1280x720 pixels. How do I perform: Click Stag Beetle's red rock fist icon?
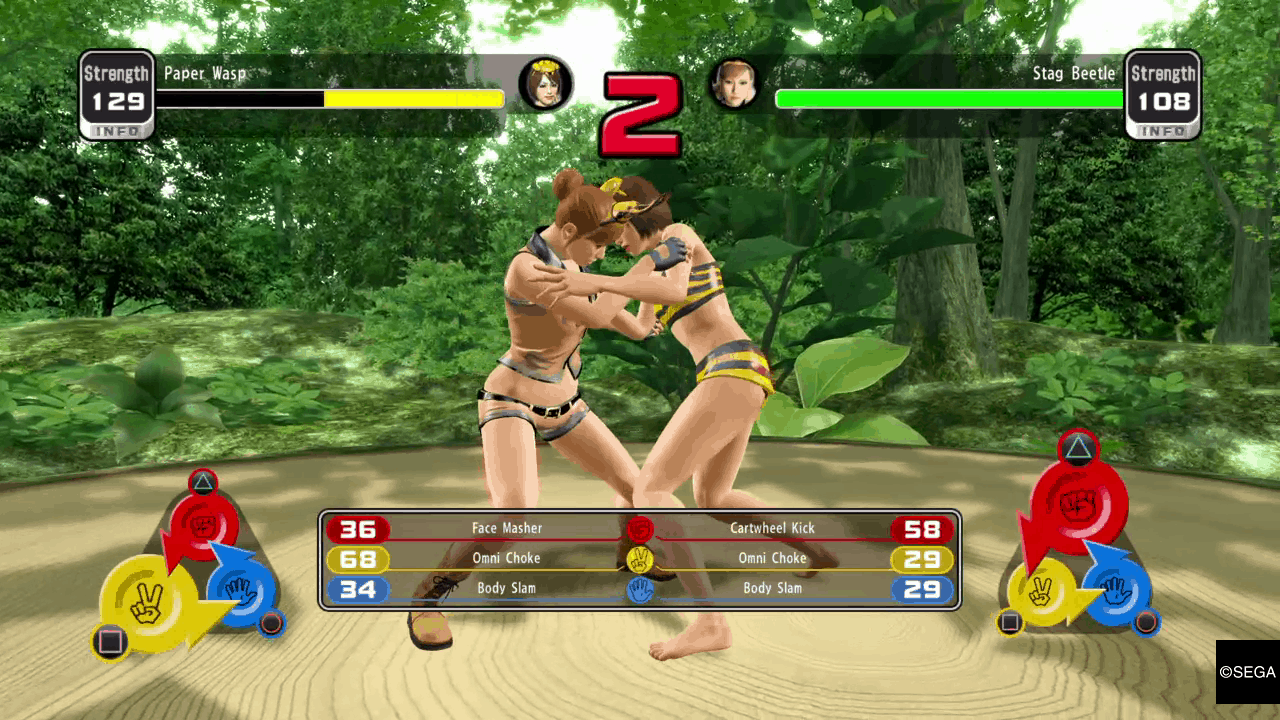1078,502
